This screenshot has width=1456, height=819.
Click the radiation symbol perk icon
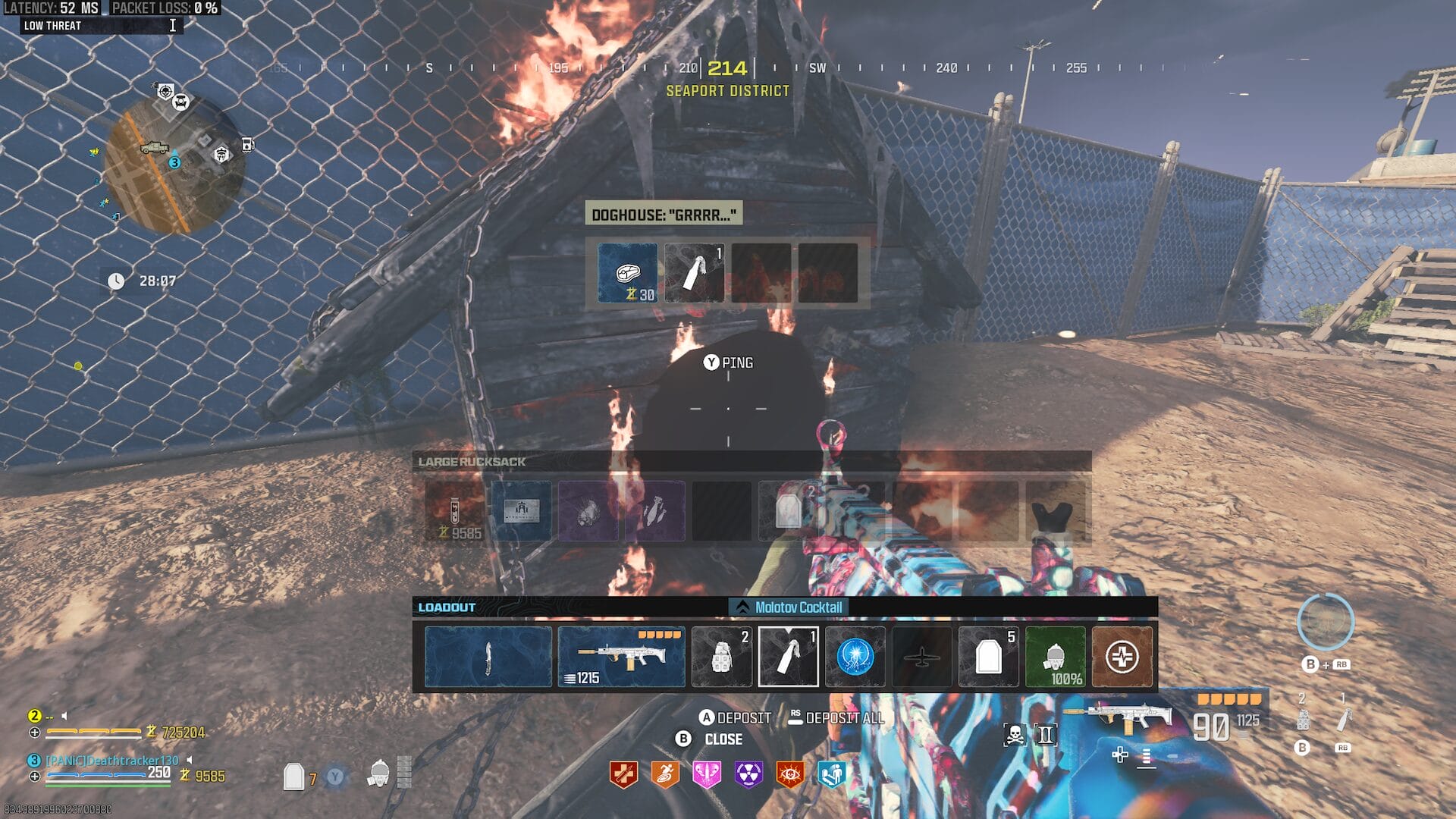point(748,774)
